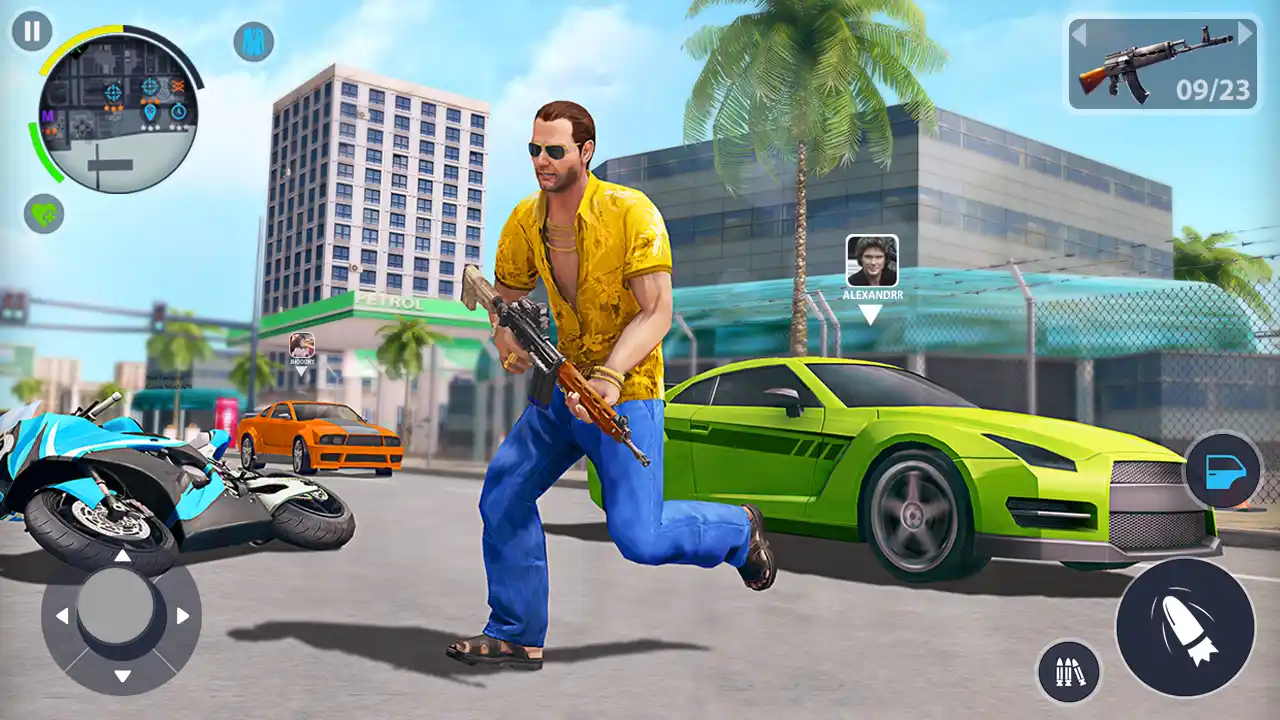Image resolution: width=1280 pixels, height=720 pixels.
Task: Tap the clock timer icon on minimap
Action: coord(177,113)
